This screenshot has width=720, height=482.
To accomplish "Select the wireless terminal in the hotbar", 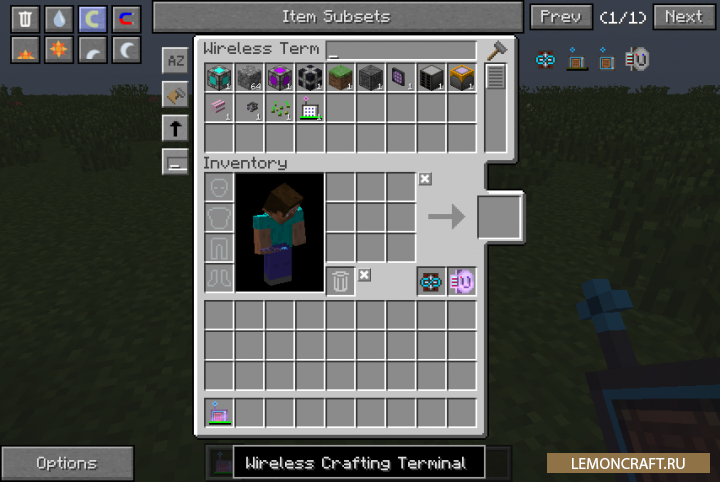I will 219,411.
